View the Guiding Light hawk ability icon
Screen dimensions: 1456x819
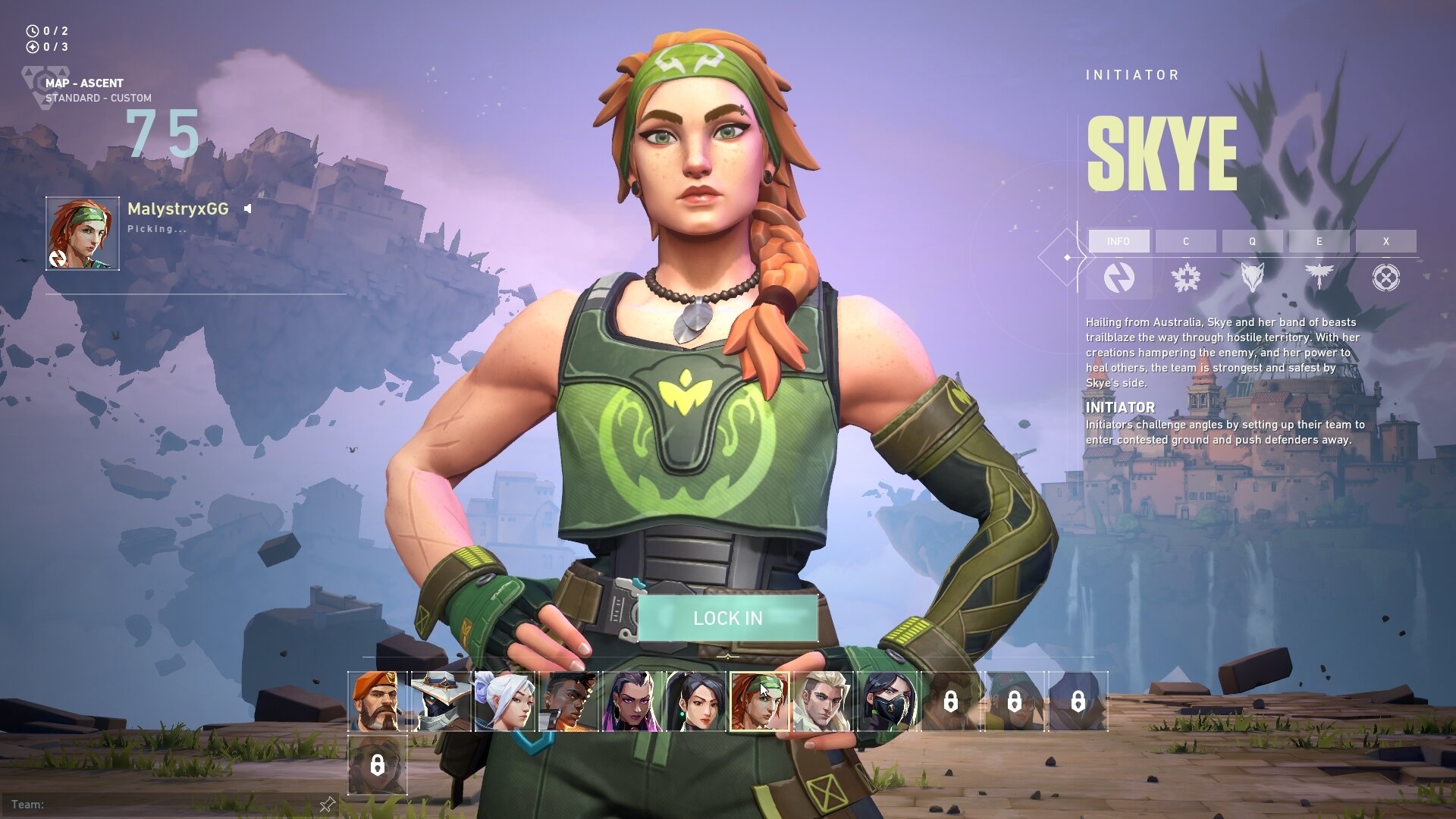(1319, 278)
